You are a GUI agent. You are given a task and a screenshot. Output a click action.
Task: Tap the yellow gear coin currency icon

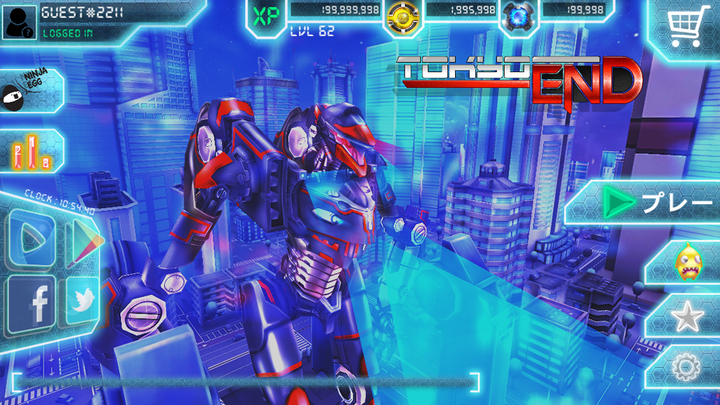click(x=402, y=15)
